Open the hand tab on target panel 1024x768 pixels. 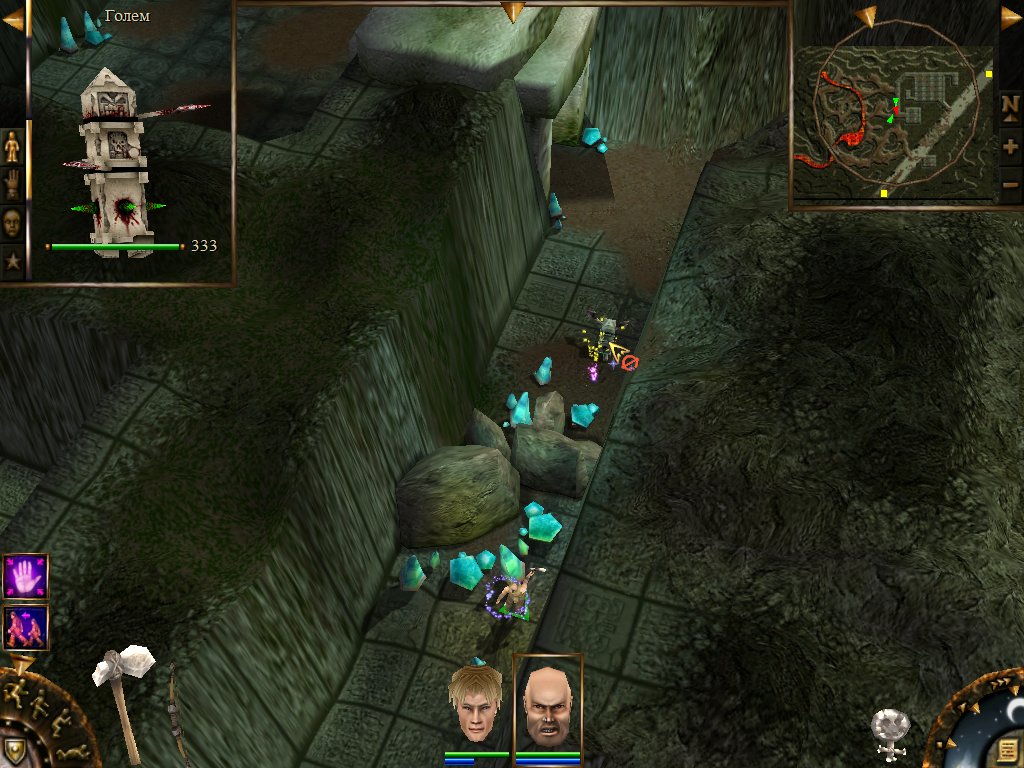12,184
